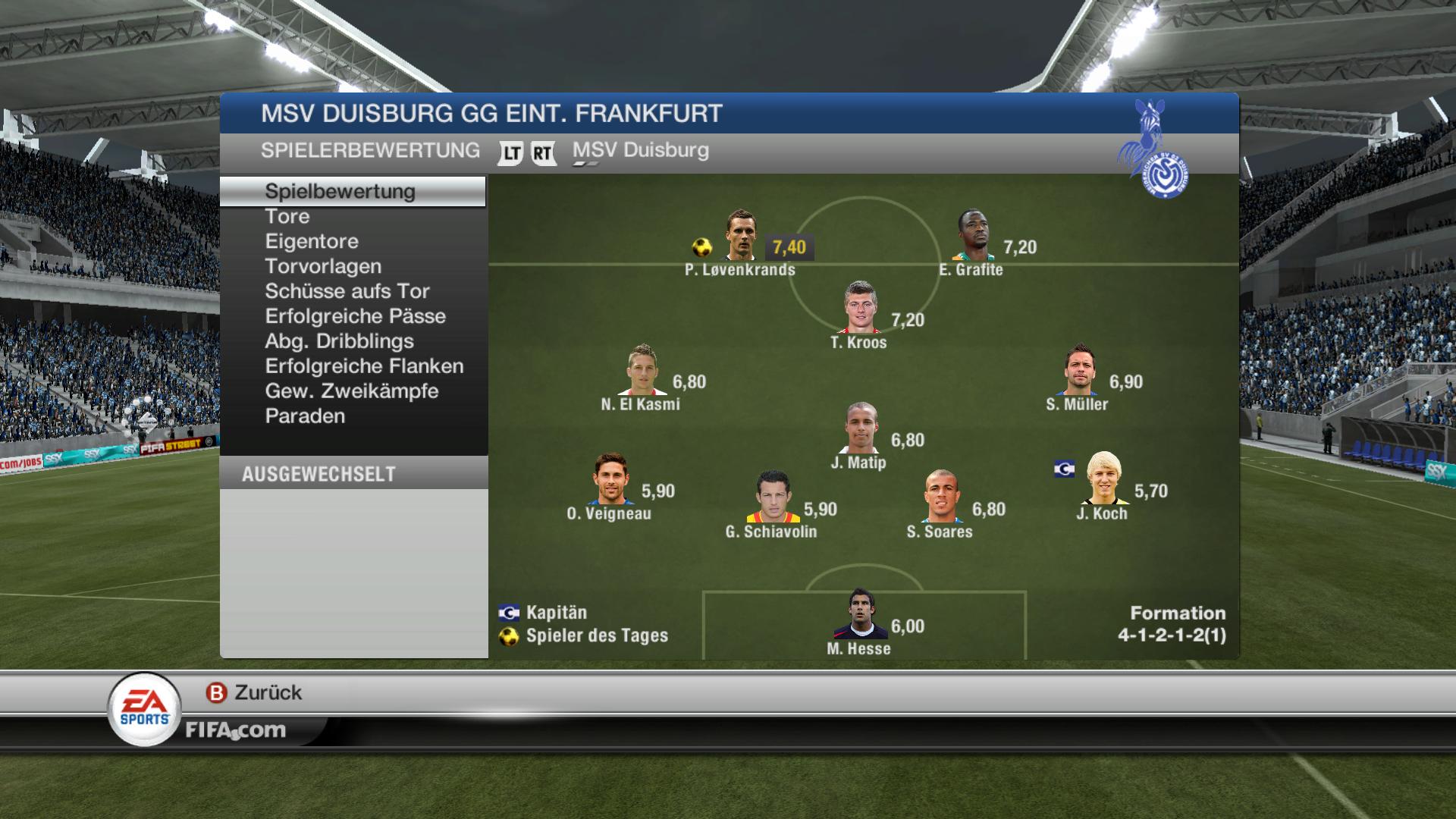Select Gew. Zweikämpfe entry
The image size is (1456, 819).
coord(351,391)
